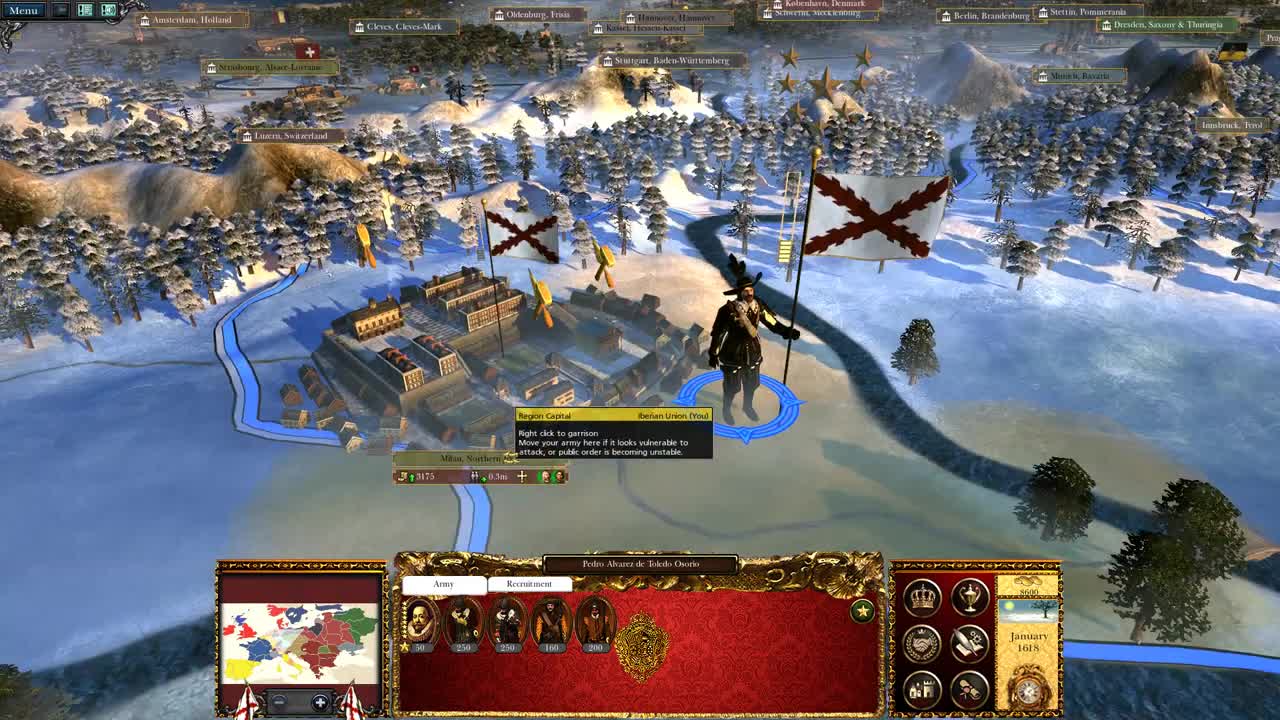Select the 250-man infantry unit card

coord(464,622)
